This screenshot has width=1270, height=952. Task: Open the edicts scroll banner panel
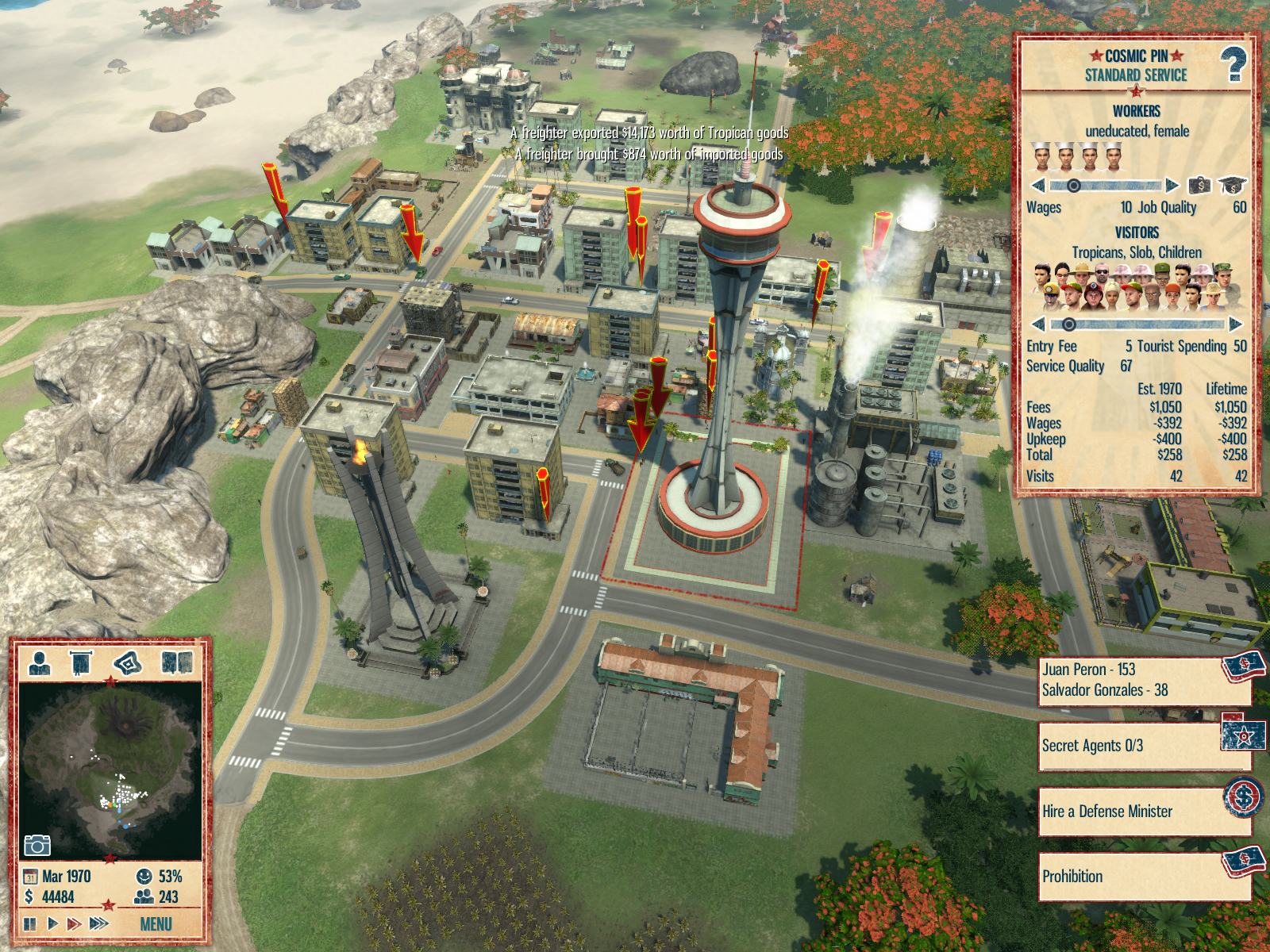coord(81,662)
